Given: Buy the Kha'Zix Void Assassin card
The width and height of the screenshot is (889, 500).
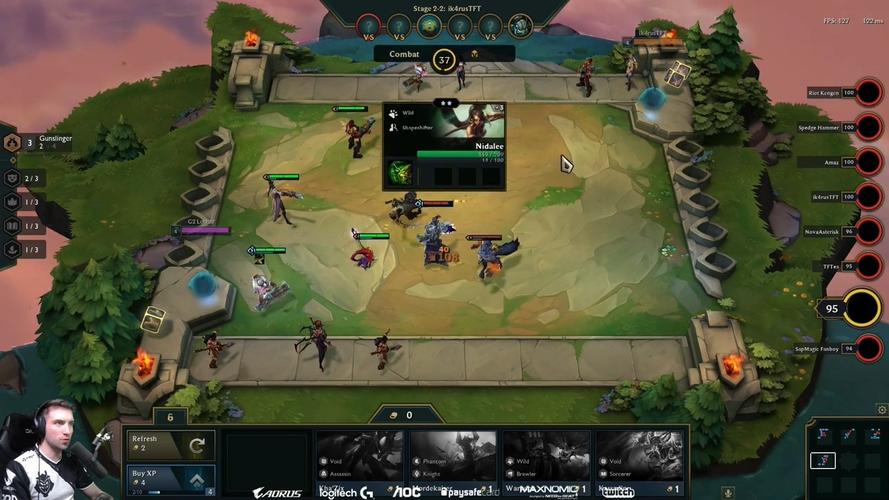Looking at the screenshot, I should (x=359, y=460).
